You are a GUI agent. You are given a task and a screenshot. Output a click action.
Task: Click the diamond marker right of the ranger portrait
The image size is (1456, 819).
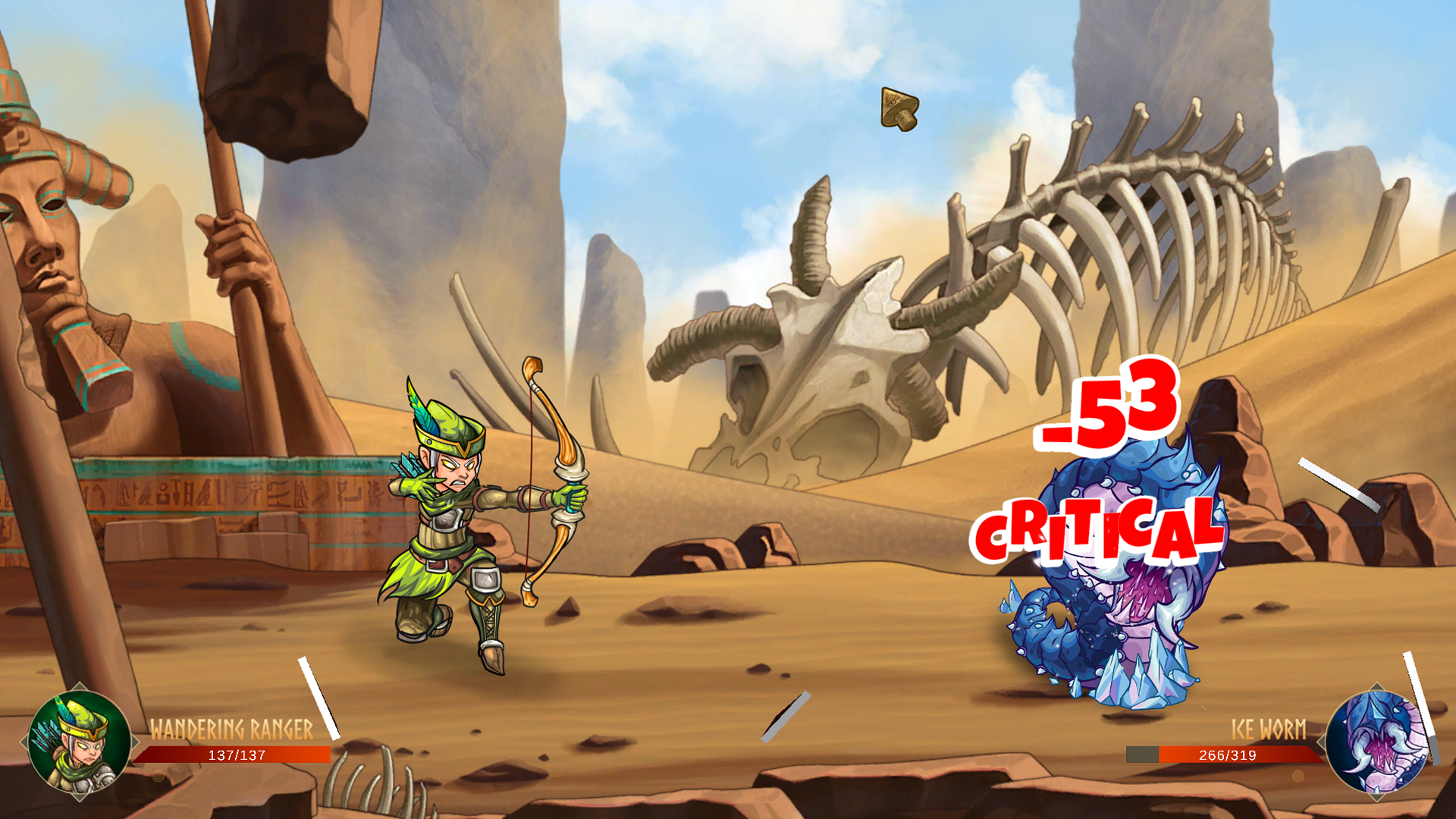coord(135,740)
